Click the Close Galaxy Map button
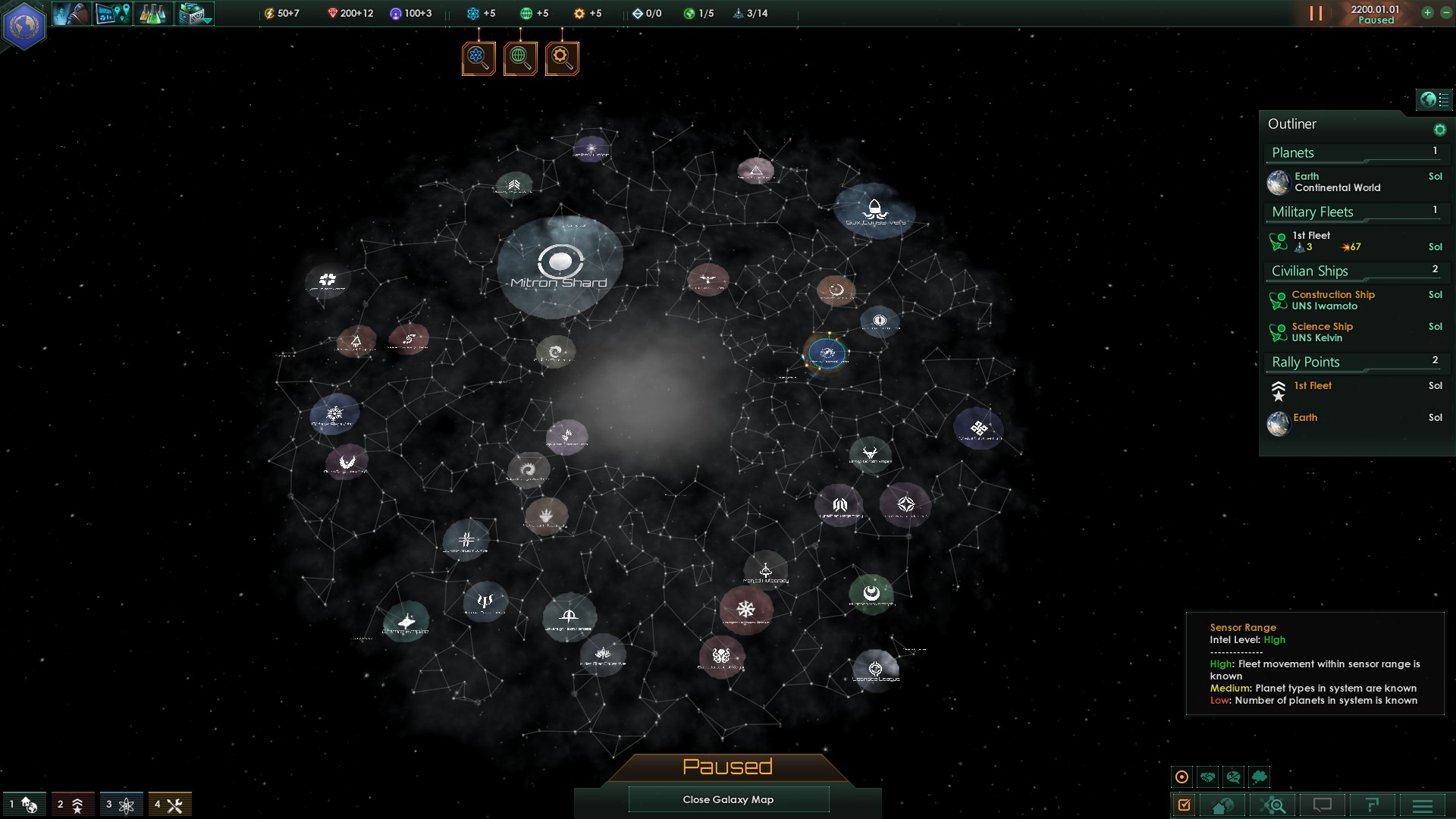The height and width of the screenshot is (819, 1456). click(728, 799)
